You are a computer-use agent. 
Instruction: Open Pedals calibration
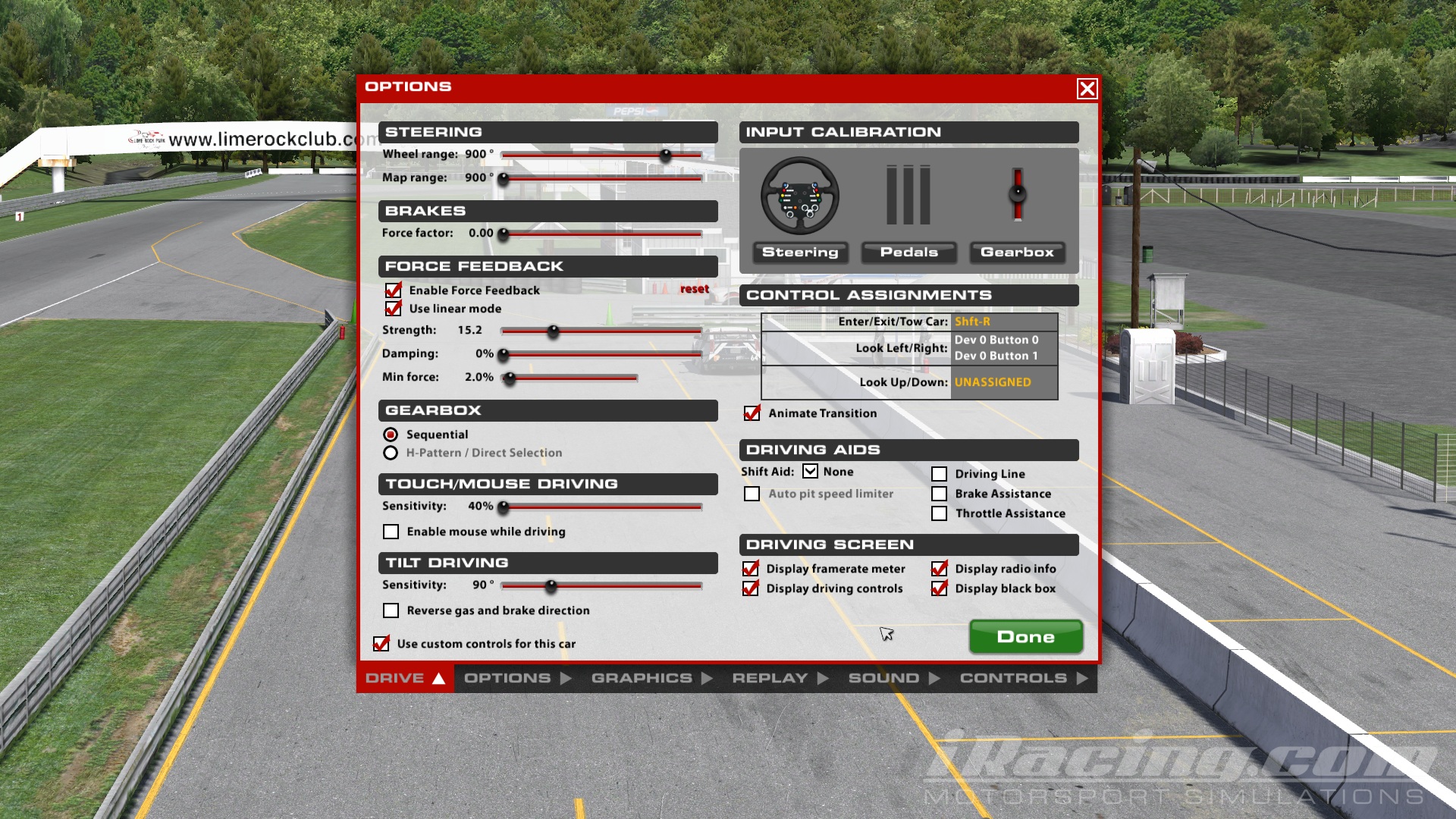[x=908, y=253]
